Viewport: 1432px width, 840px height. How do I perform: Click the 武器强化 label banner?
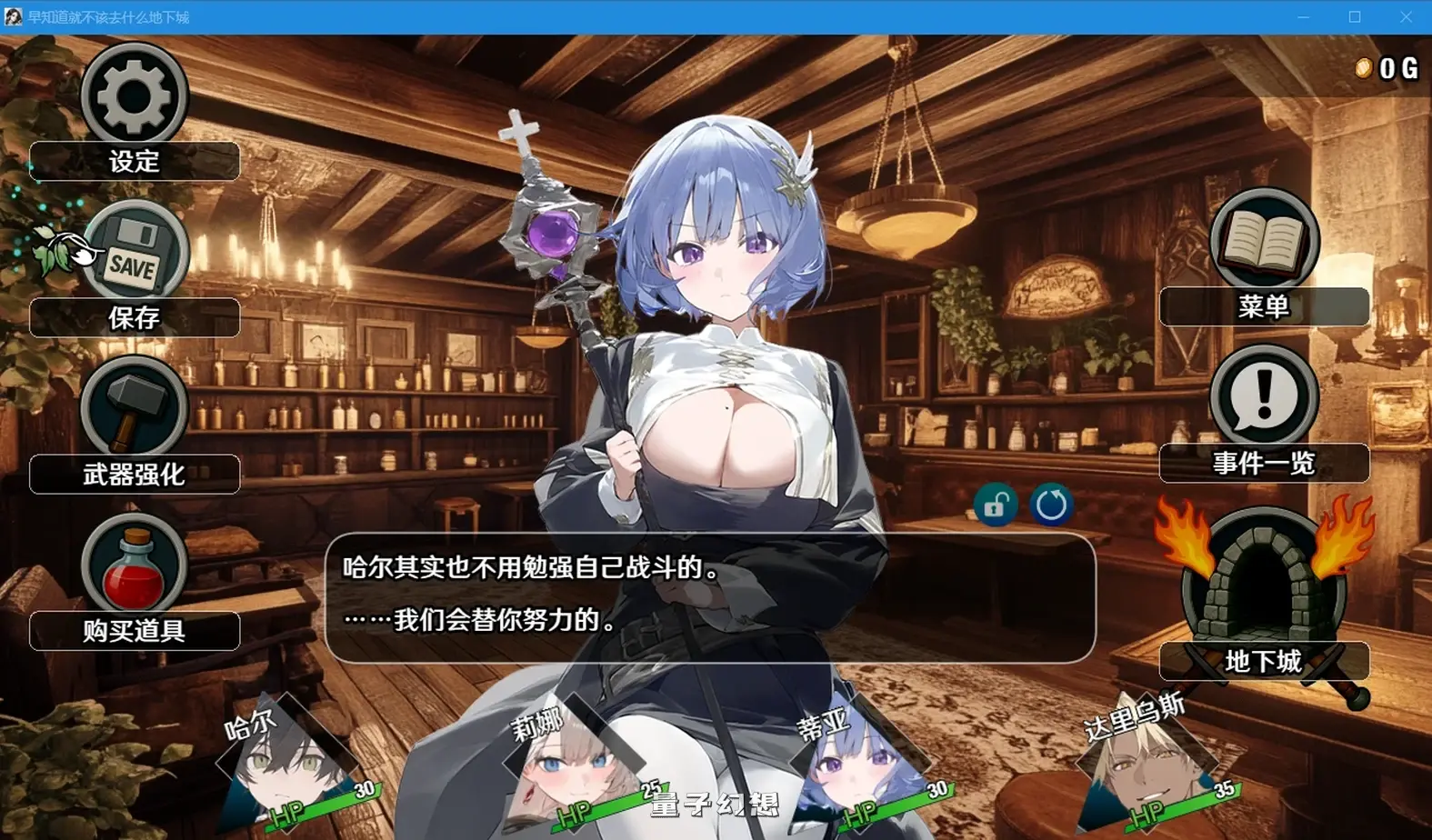tap(134, 474)
